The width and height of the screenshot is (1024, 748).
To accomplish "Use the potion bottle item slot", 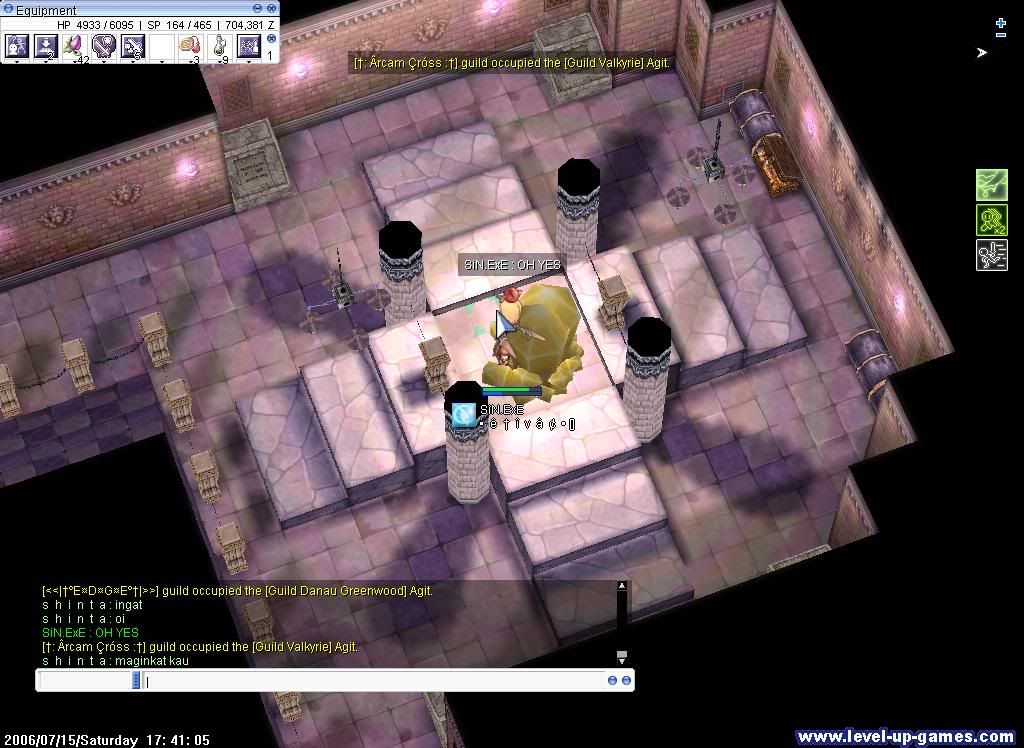I will click(x=219, y=45).
